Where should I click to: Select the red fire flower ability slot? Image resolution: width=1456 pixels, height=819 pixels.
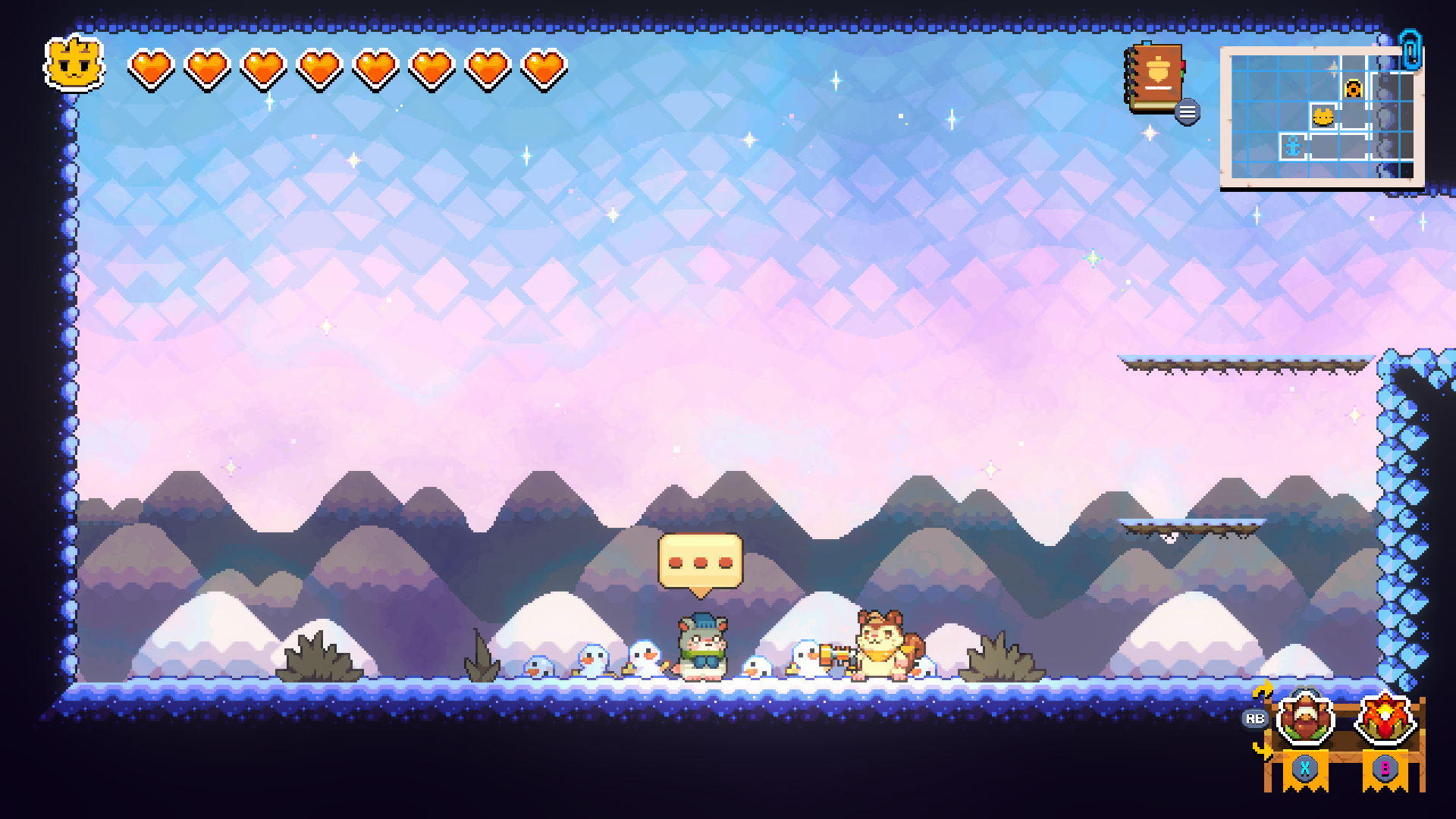point(1385,719)
